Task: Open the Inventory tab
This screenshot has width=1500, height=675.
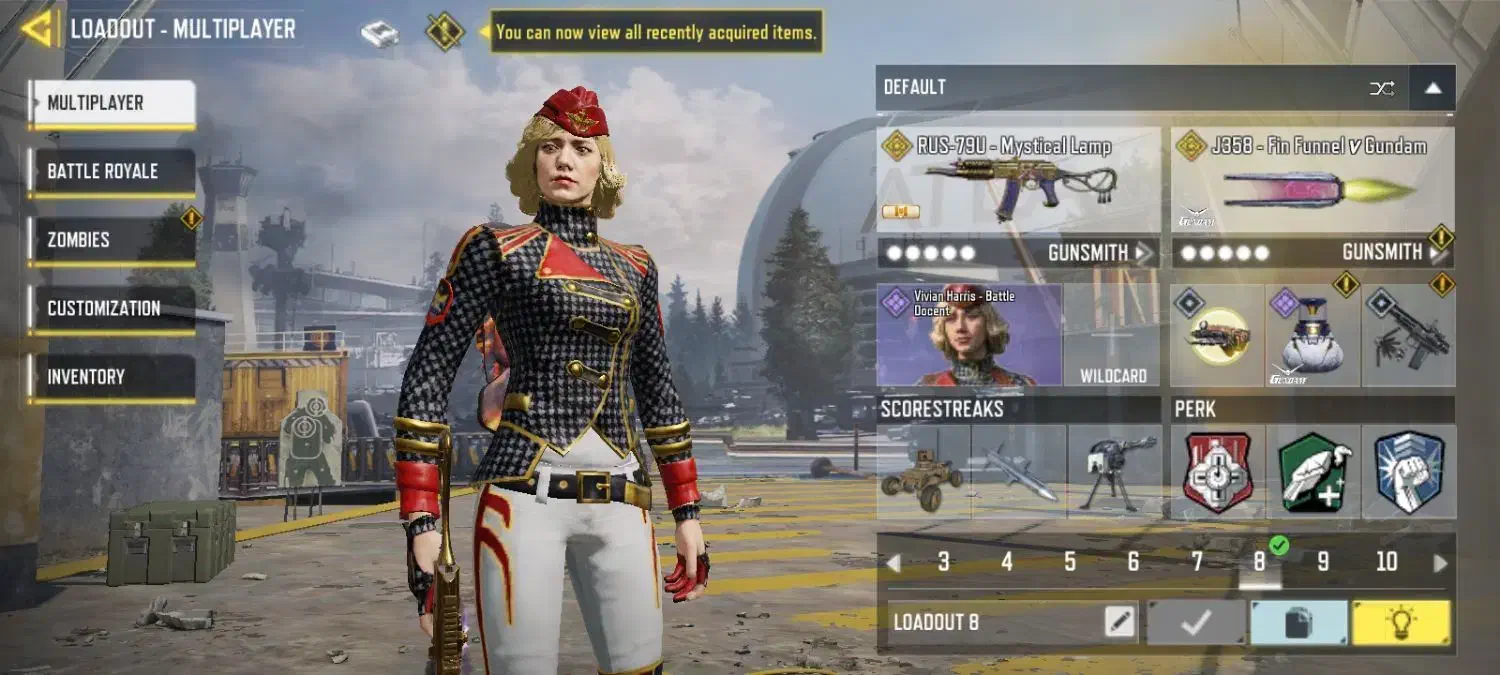Action: pyautogui.click(x=111, y=377)
